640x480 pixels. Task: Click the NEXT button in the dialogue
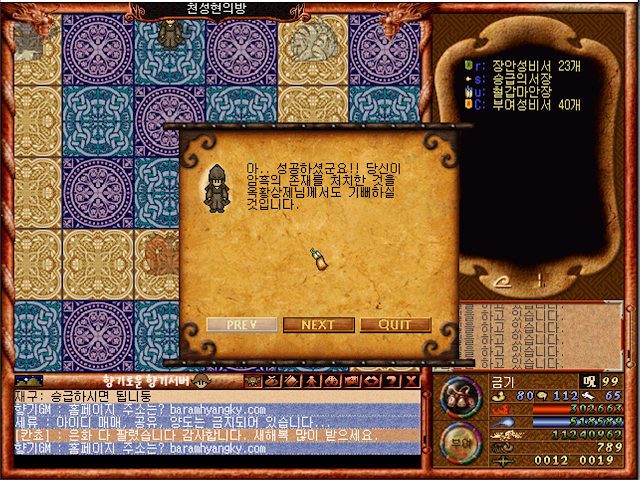coord(318,325)
